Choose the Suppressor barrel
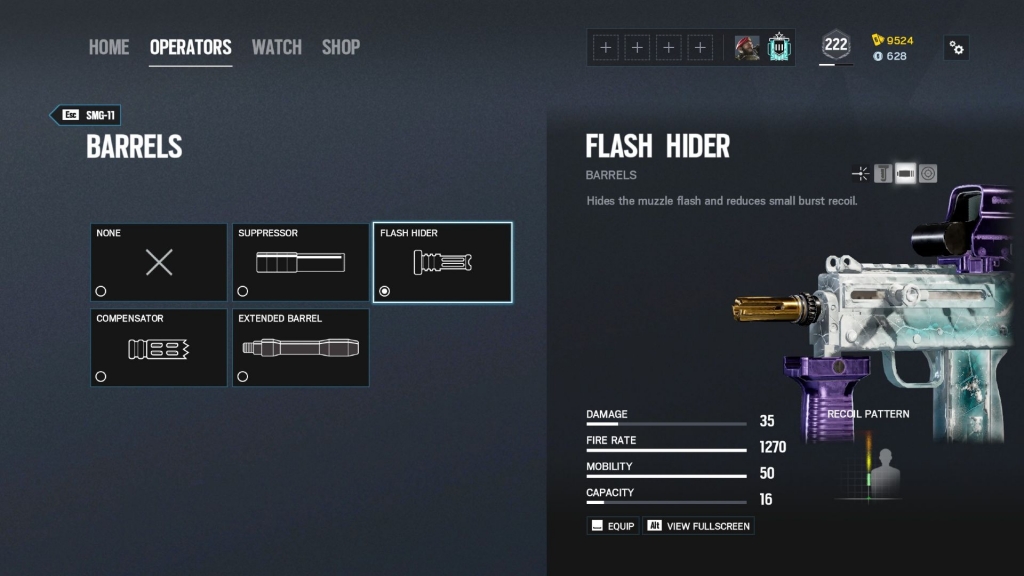Screen dimensions: 1024x576 click(301, 262)
